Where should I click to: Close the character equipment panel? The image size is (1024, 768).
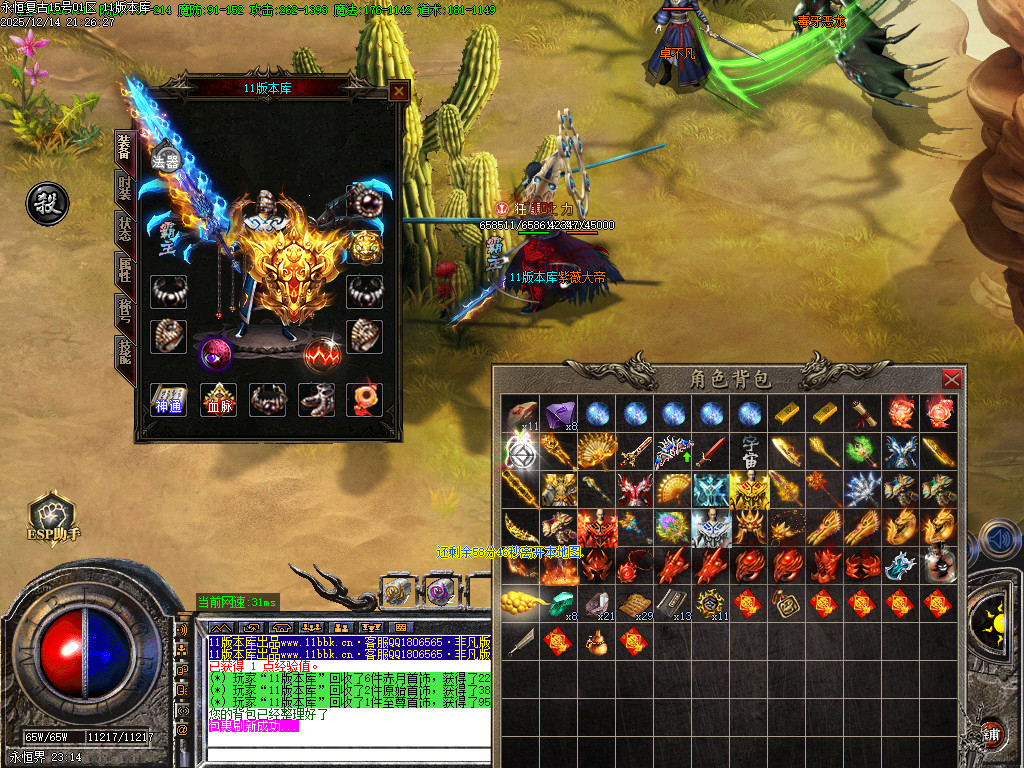(399, 91)
